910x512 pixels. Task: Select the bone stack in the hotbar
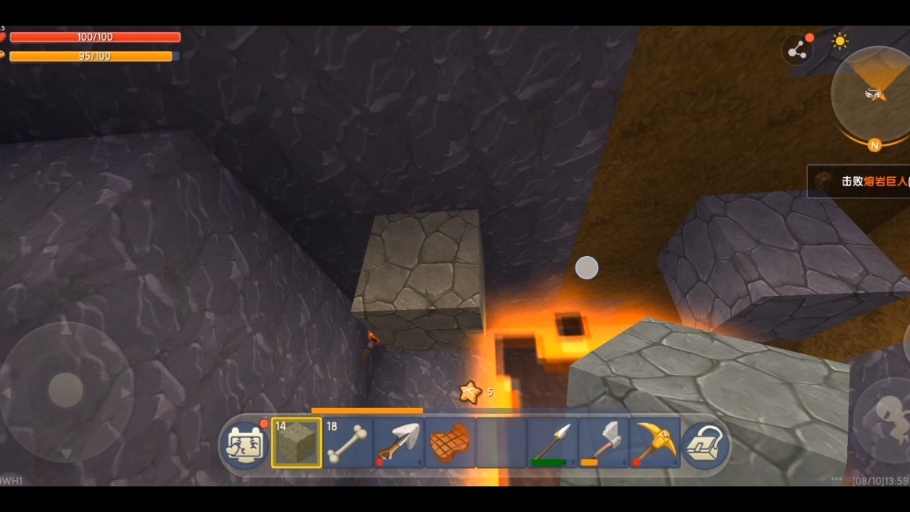tap(347, 443)
